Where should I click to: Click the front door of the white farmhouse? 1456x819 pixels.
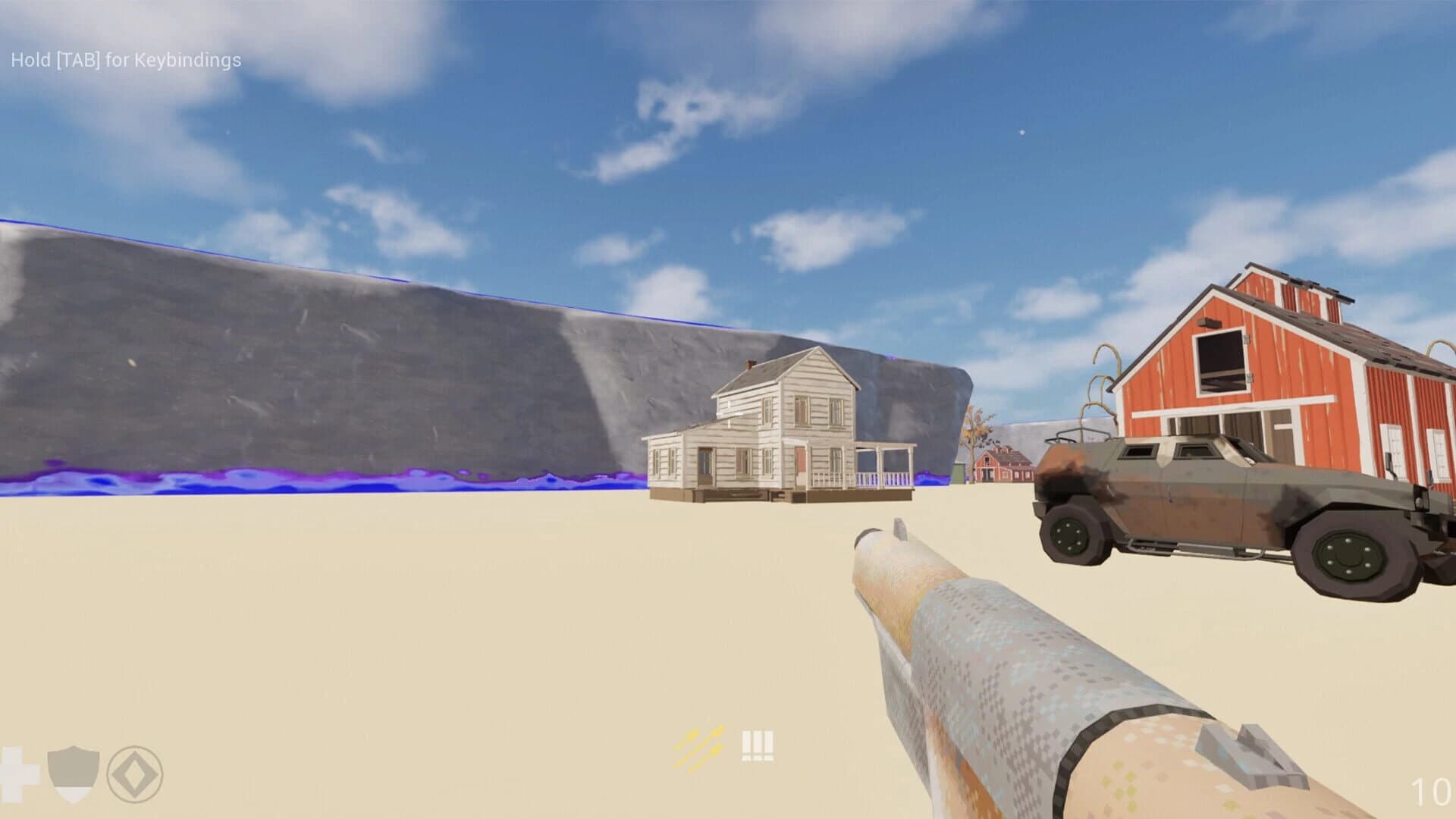[x=799, y=465]
